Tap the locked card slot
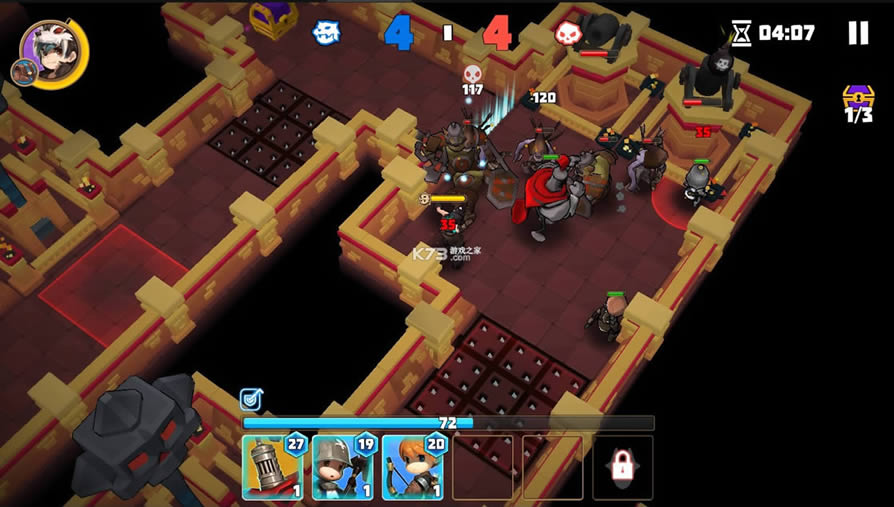 point(622,466)
